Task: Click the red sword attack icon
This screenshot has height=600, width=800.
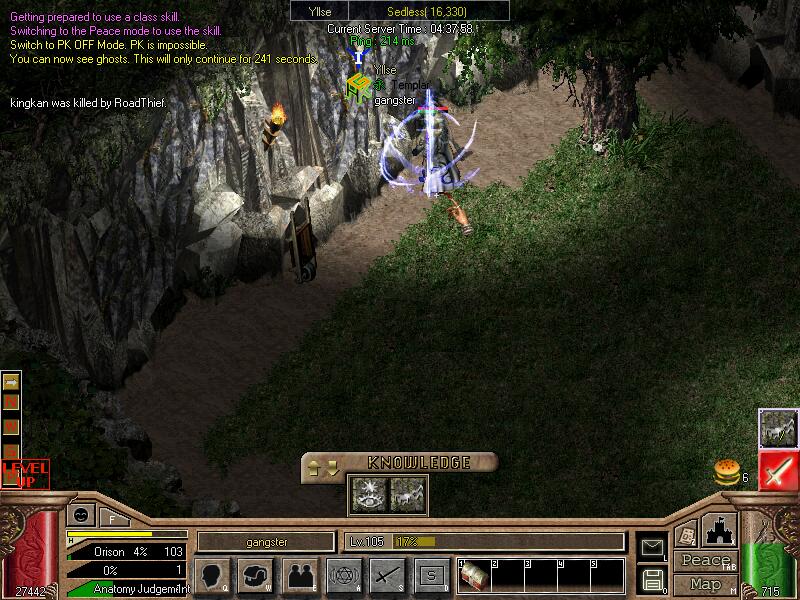Action: [777, 471]
